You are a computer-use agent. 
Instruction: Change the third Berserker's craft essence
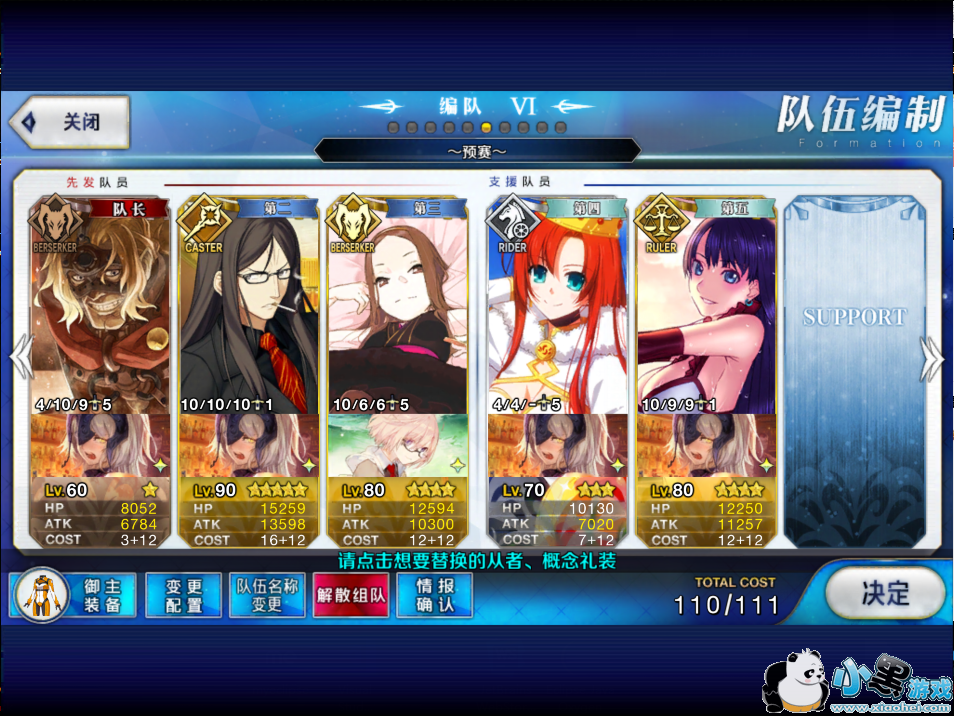[x=398, y=446]
